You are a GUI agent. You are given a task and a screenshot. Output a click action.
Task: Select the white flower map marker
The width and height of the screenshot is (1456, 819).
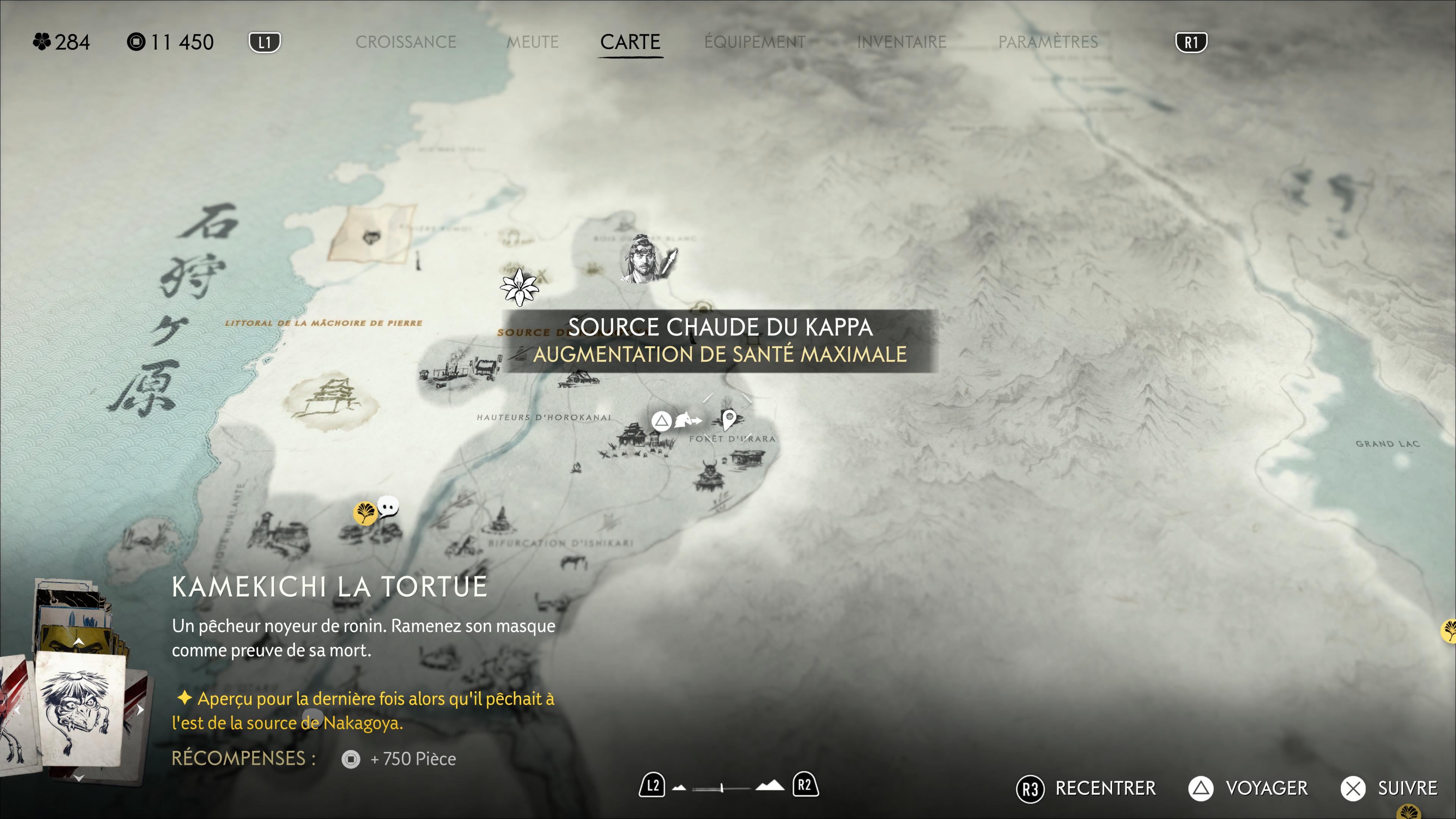[x=519, y=287]
